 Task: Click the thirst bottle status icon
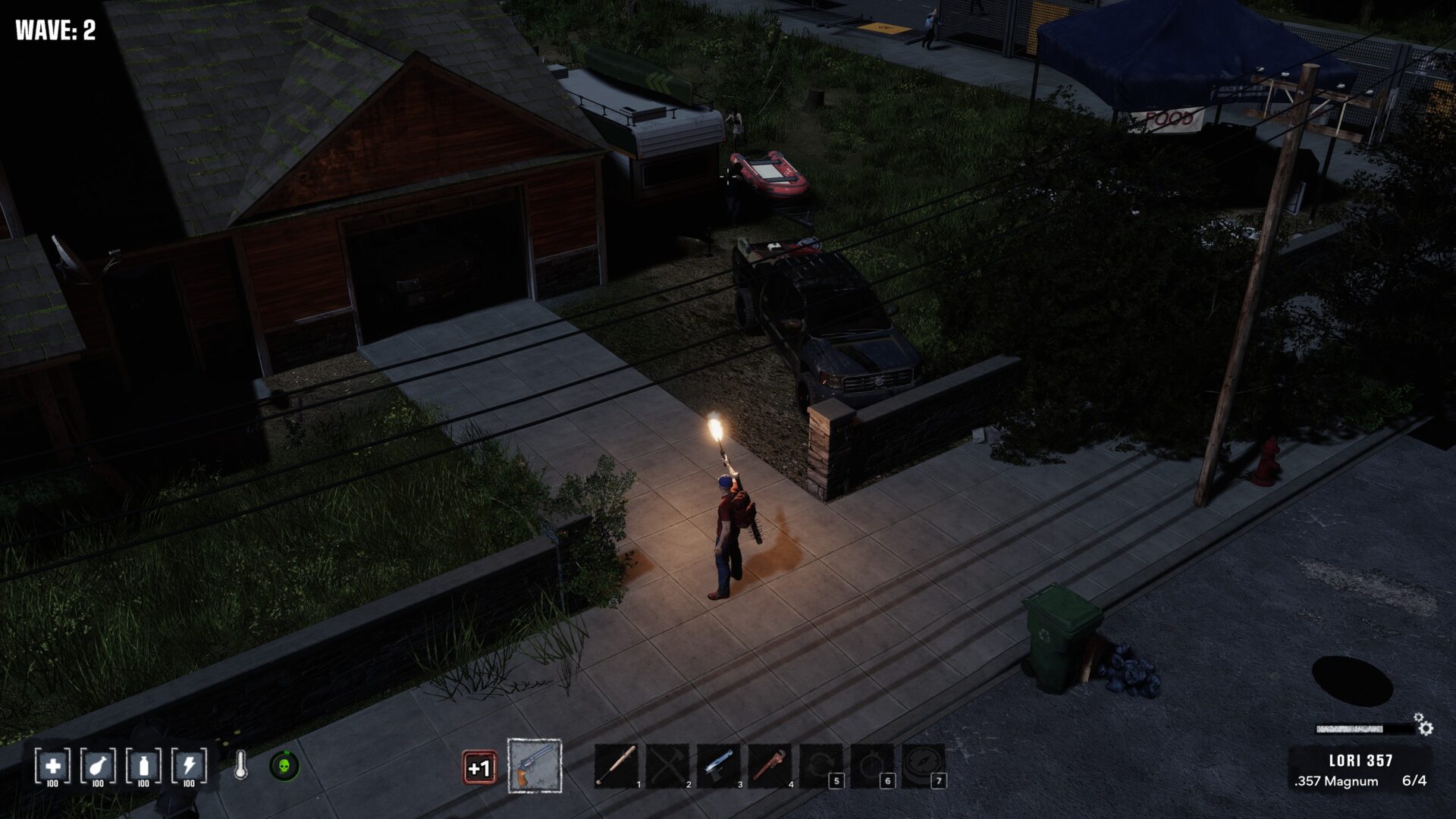click(143, 766)
